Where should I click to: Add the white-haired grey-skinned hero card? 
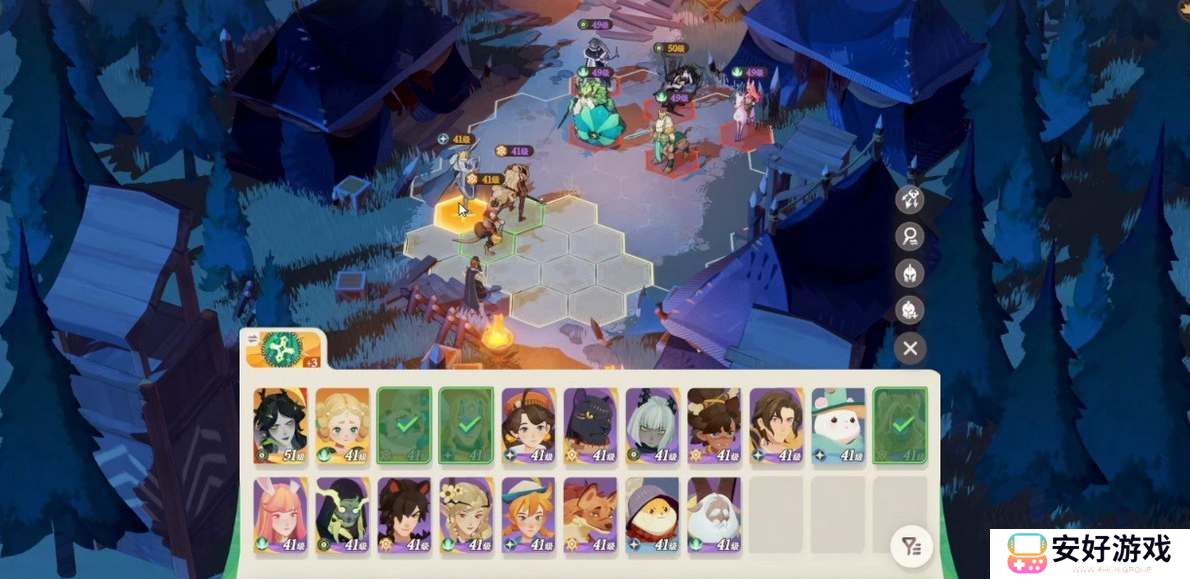(x=652, y=425)
